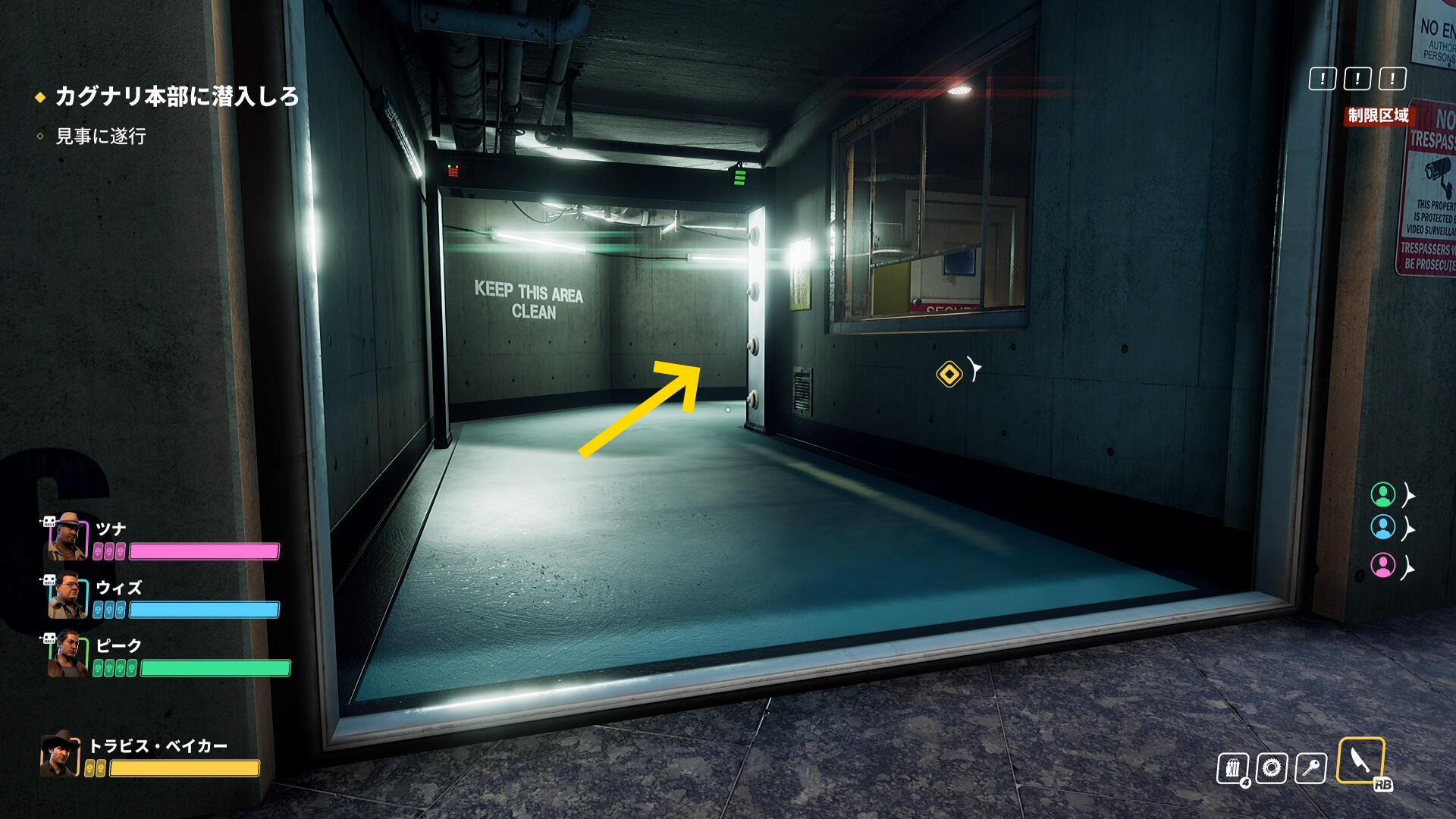Select the 見事に遂行 sub-objective entry
Image resolution: width=1456 pixels, height=819 pixels.
coord(100,136)
